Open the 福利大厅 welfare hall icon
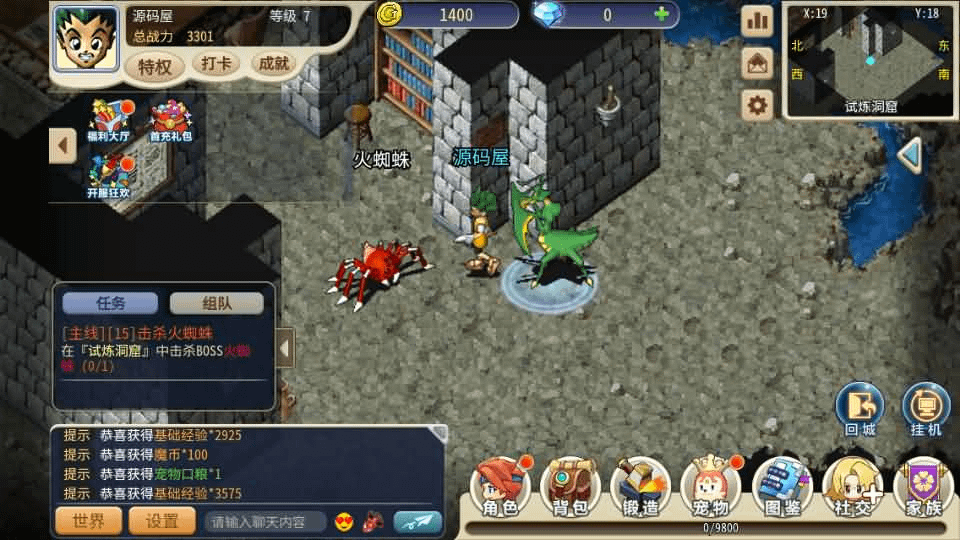The height and width of the screenshot is (540, 960). point(110,120)
